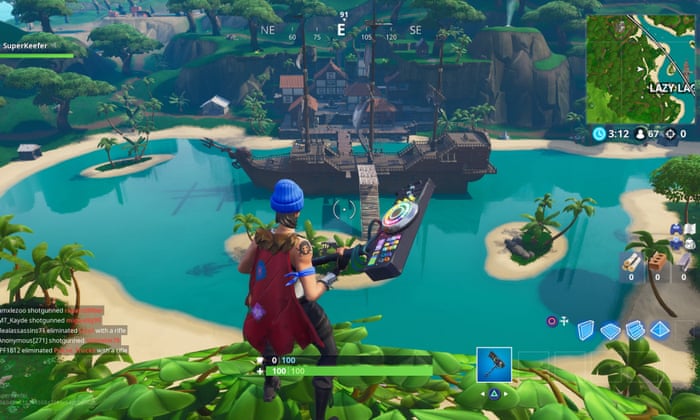
Task: Select the brick material resource
Action: coord(658,263)
